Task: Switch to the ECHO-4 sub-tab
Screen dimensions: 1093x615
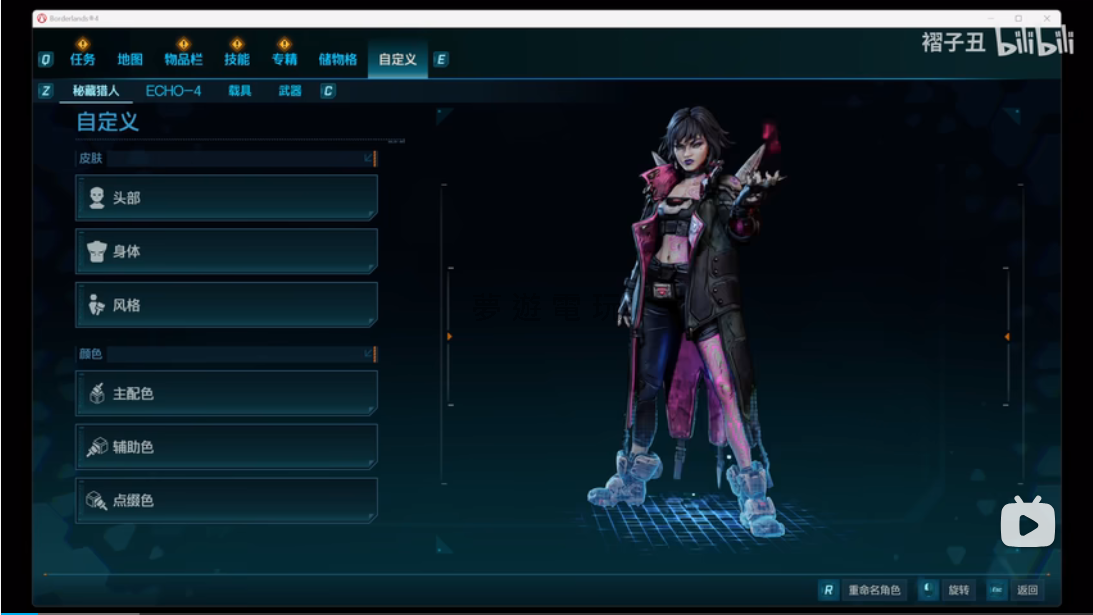Action: 173,91
